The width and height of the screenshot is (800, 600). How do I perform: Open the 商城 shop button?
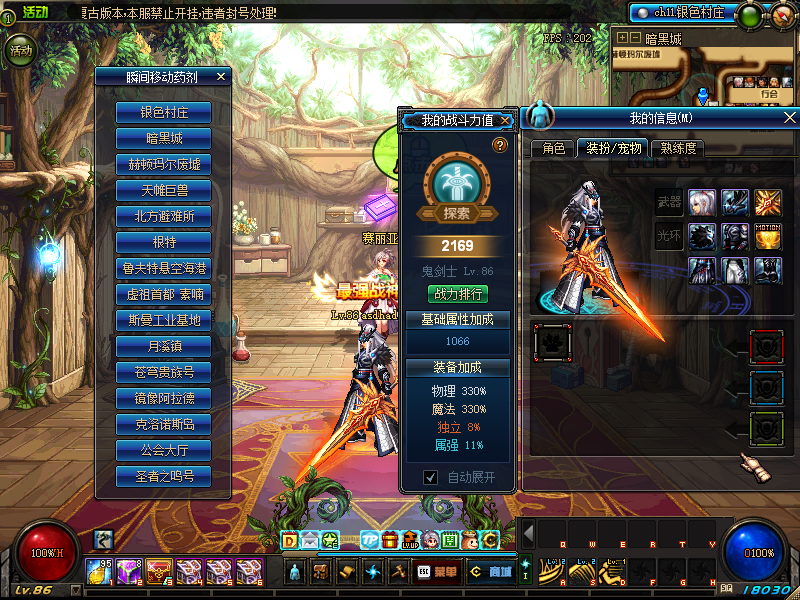coord(491,571)
